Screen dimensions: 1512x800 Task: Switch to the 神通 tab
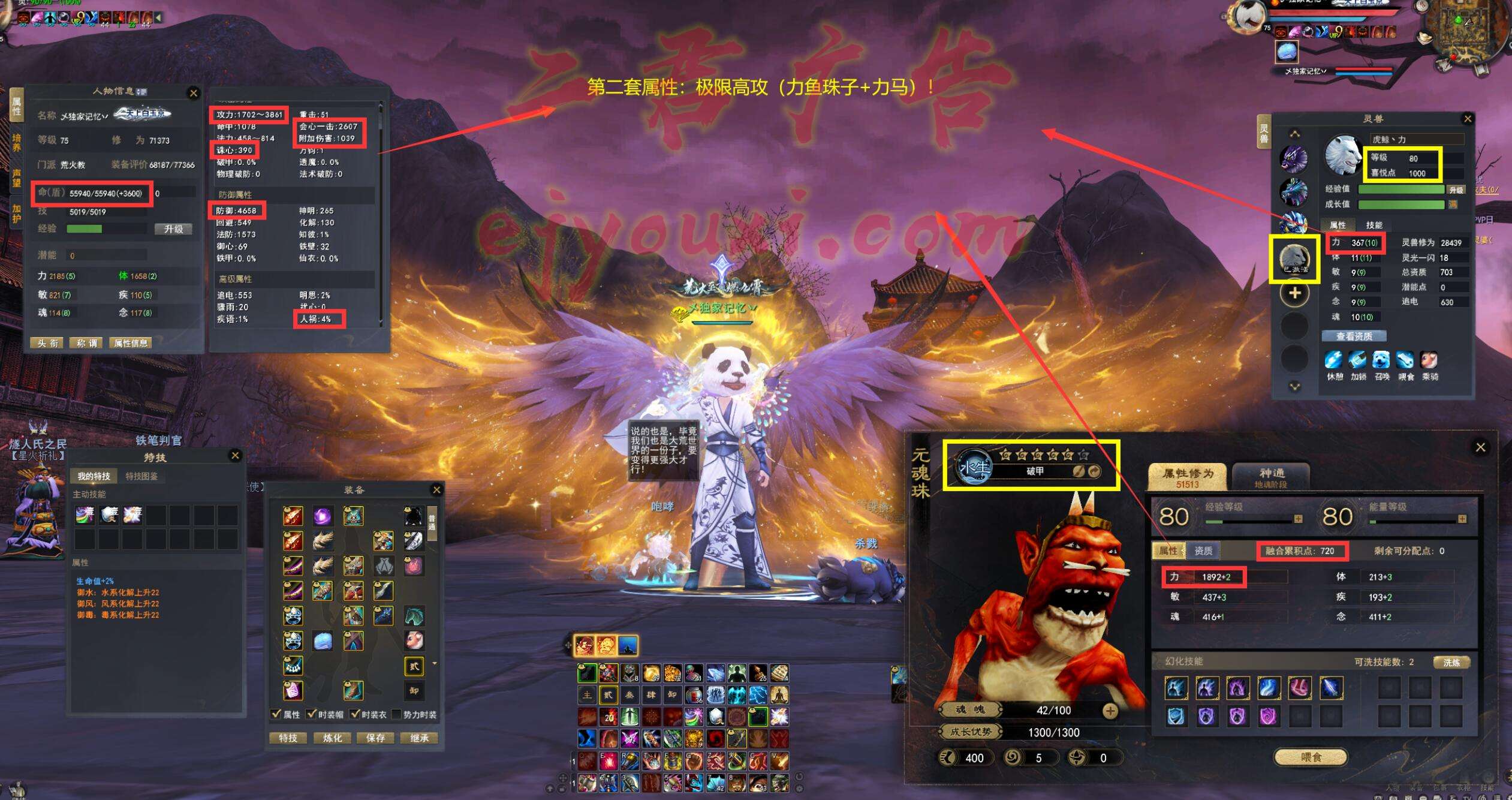pyautogui.click(x=1271, y=477)
